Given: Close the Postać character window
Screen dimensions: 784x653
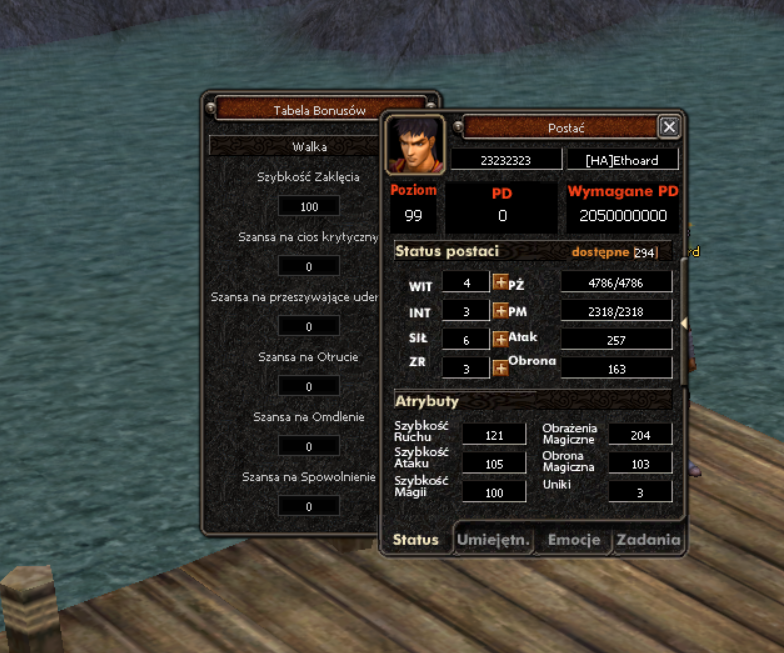Looking at the screenshot, I should point(669,127).
